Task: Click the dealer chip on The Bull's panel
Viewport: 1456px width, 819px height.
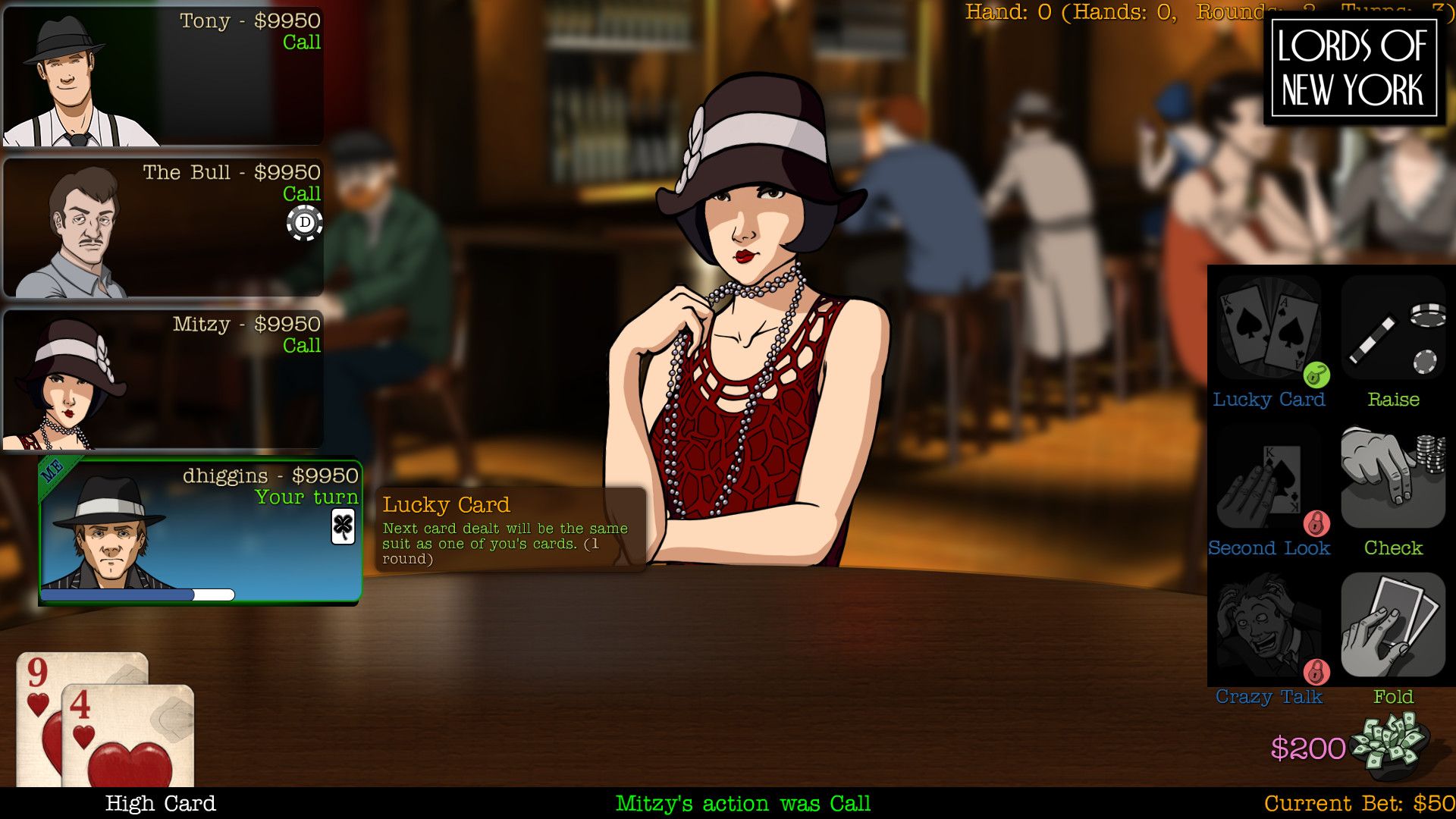Action: [x=303, y=222]
